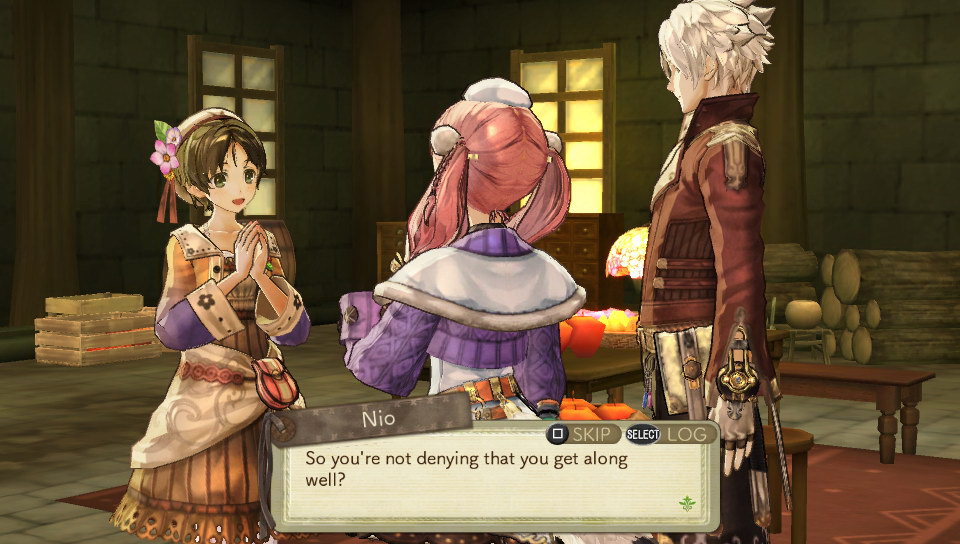Click the green leaf advance indicator

[x=686, y=504]
